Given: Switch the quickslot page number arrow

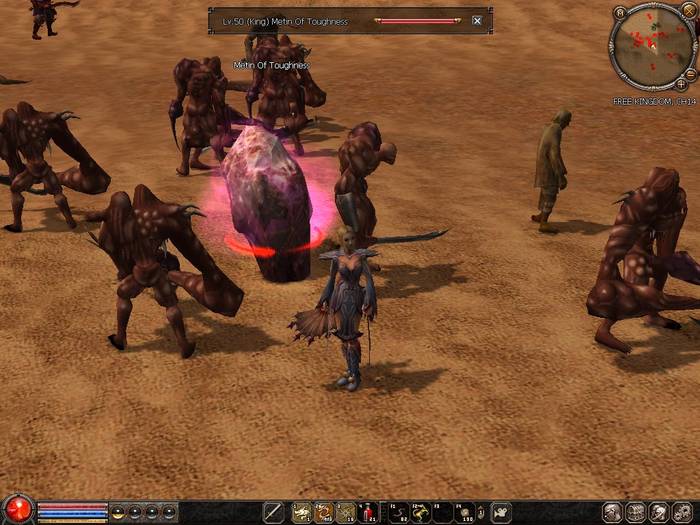Looking at the screenshot, I should [481, 512].
